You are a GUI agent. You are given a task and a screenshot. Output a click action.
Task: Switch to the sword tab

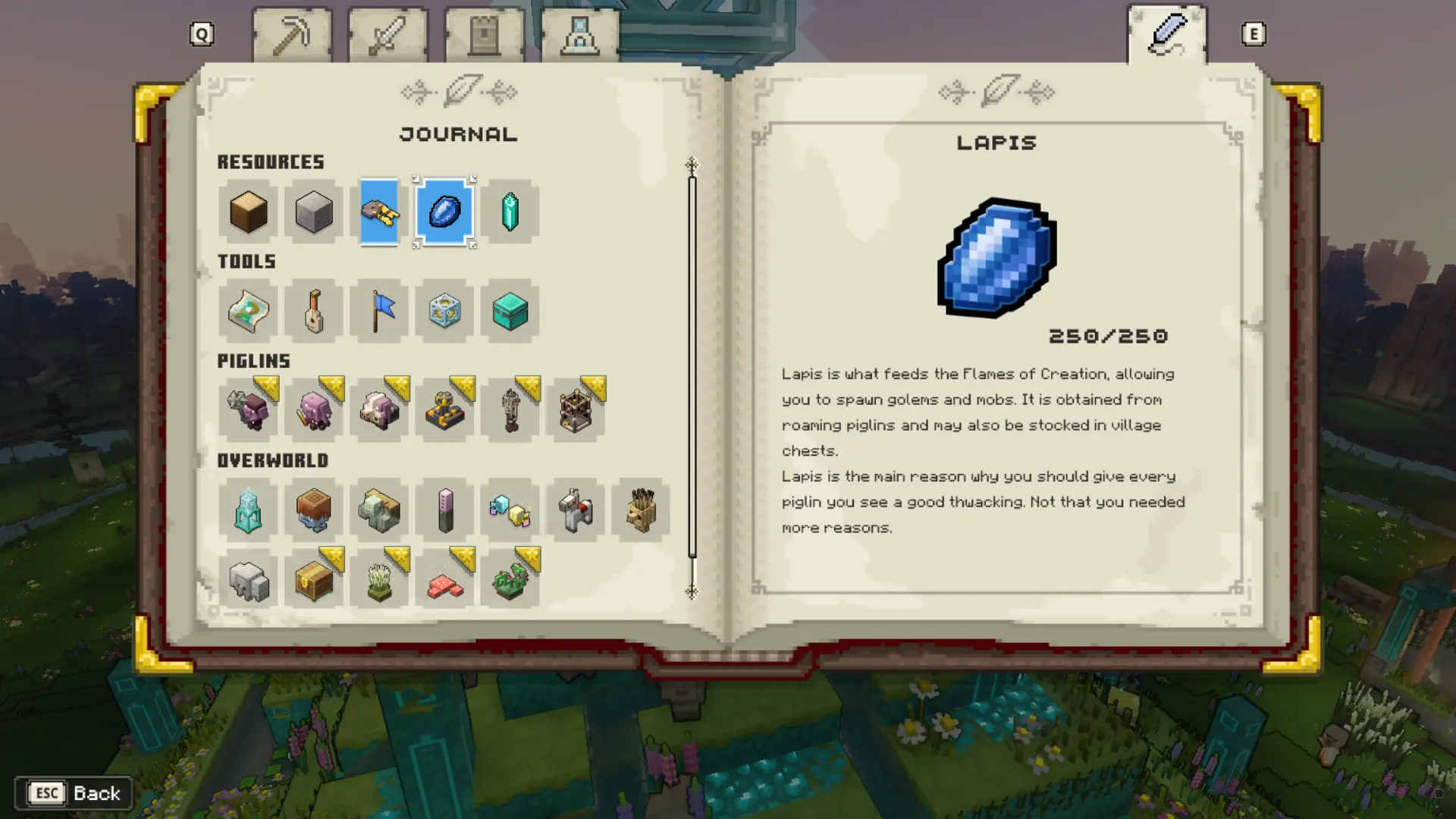(x=388, y=32)
